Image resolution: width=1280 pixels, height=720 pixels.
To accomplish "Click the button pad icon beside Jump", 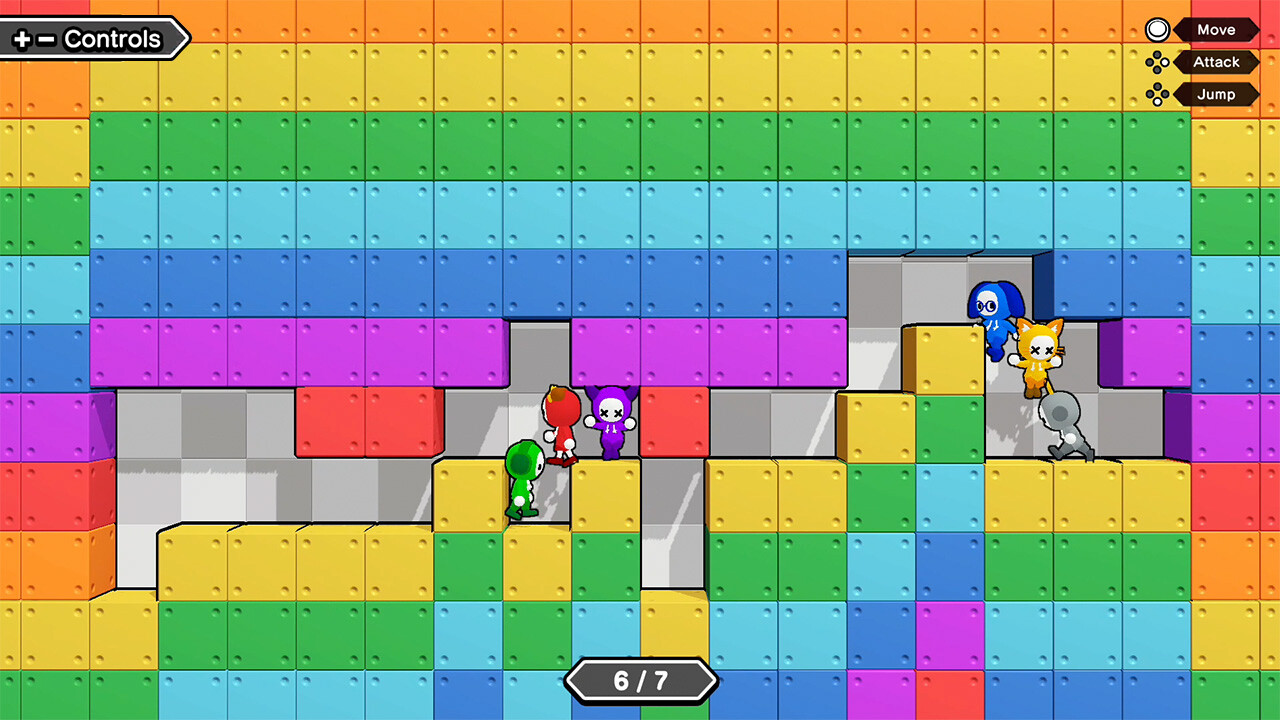I will (1157, 94).
